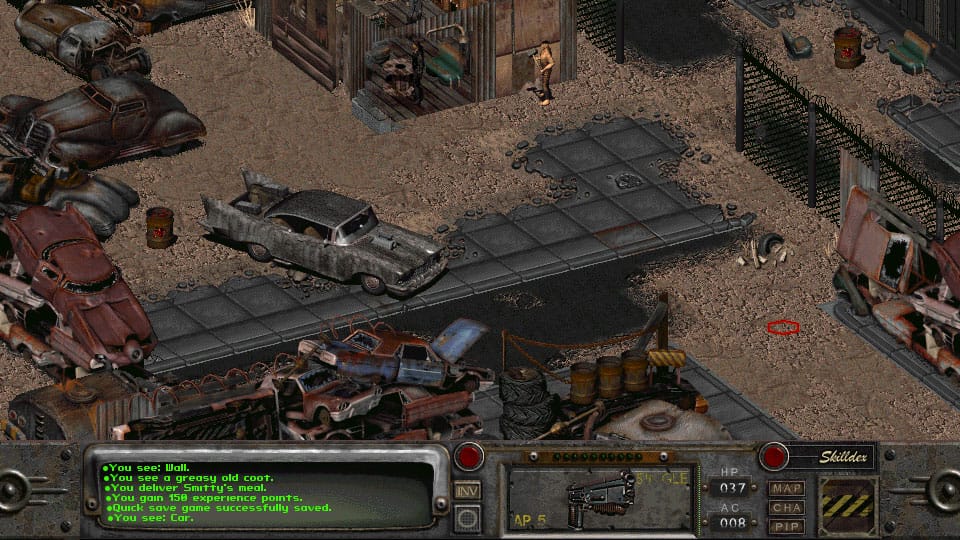Open the Skilldex with its red button

[x=774, y=458]
